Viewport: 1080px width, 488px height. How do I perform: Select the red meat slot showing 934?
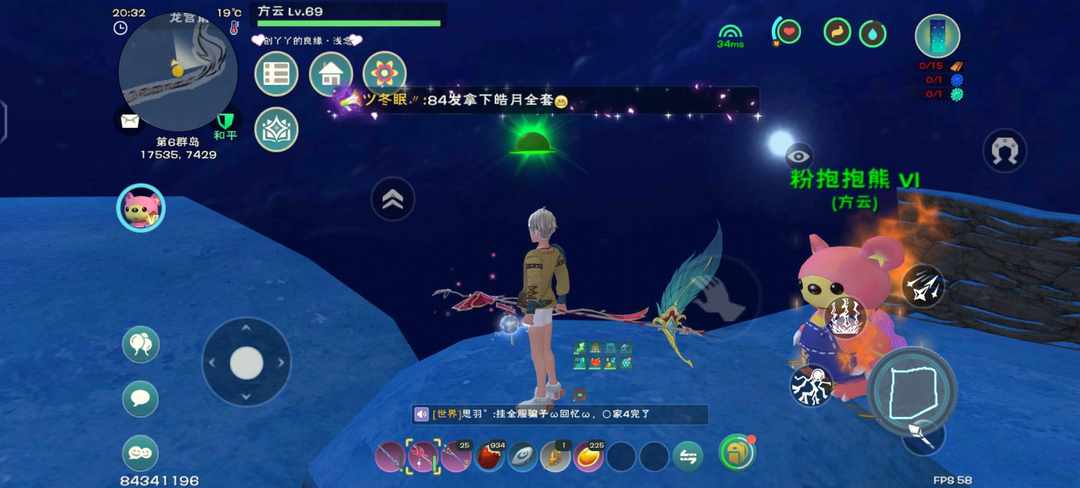(489, 457)
